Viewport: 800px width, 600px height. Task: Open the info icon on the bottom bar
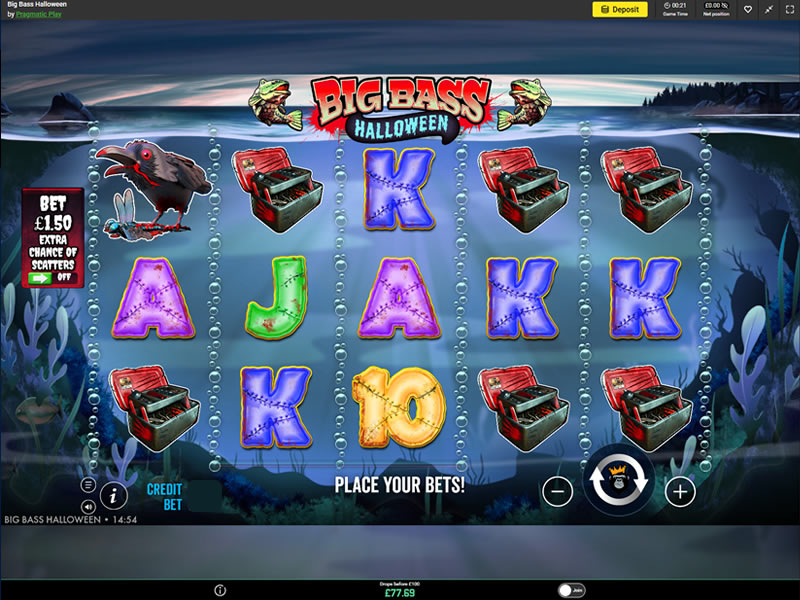point(220,590)
